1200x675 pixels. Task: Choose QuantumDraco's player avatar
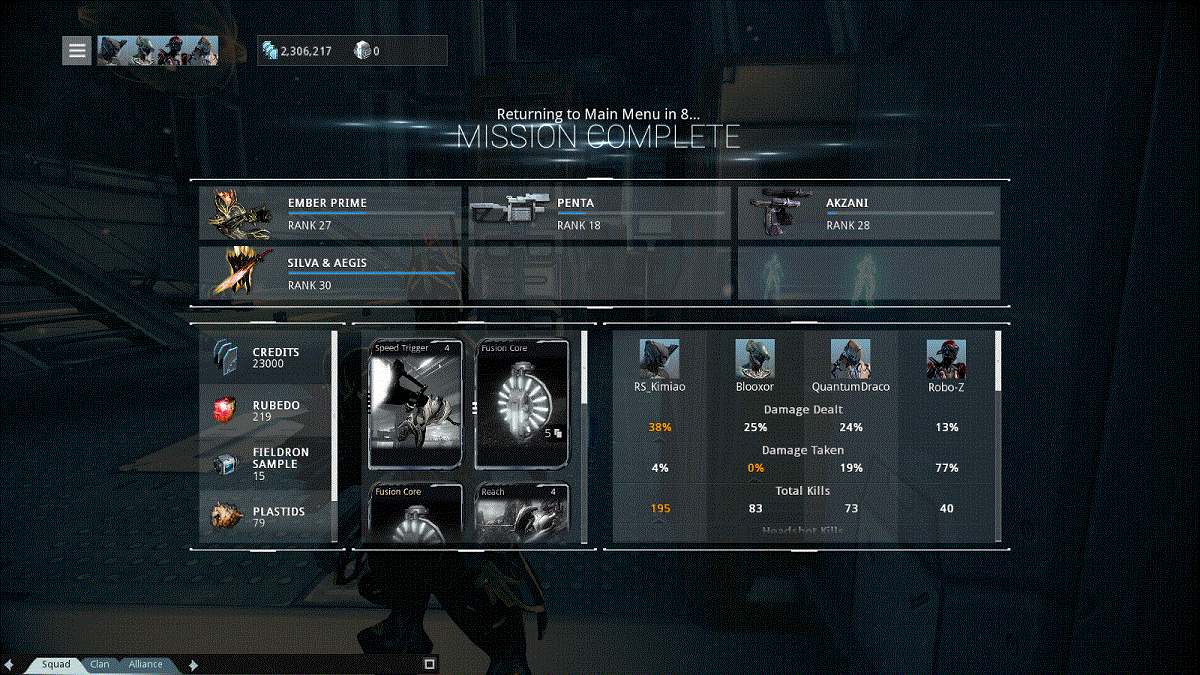tap(850, 359)
